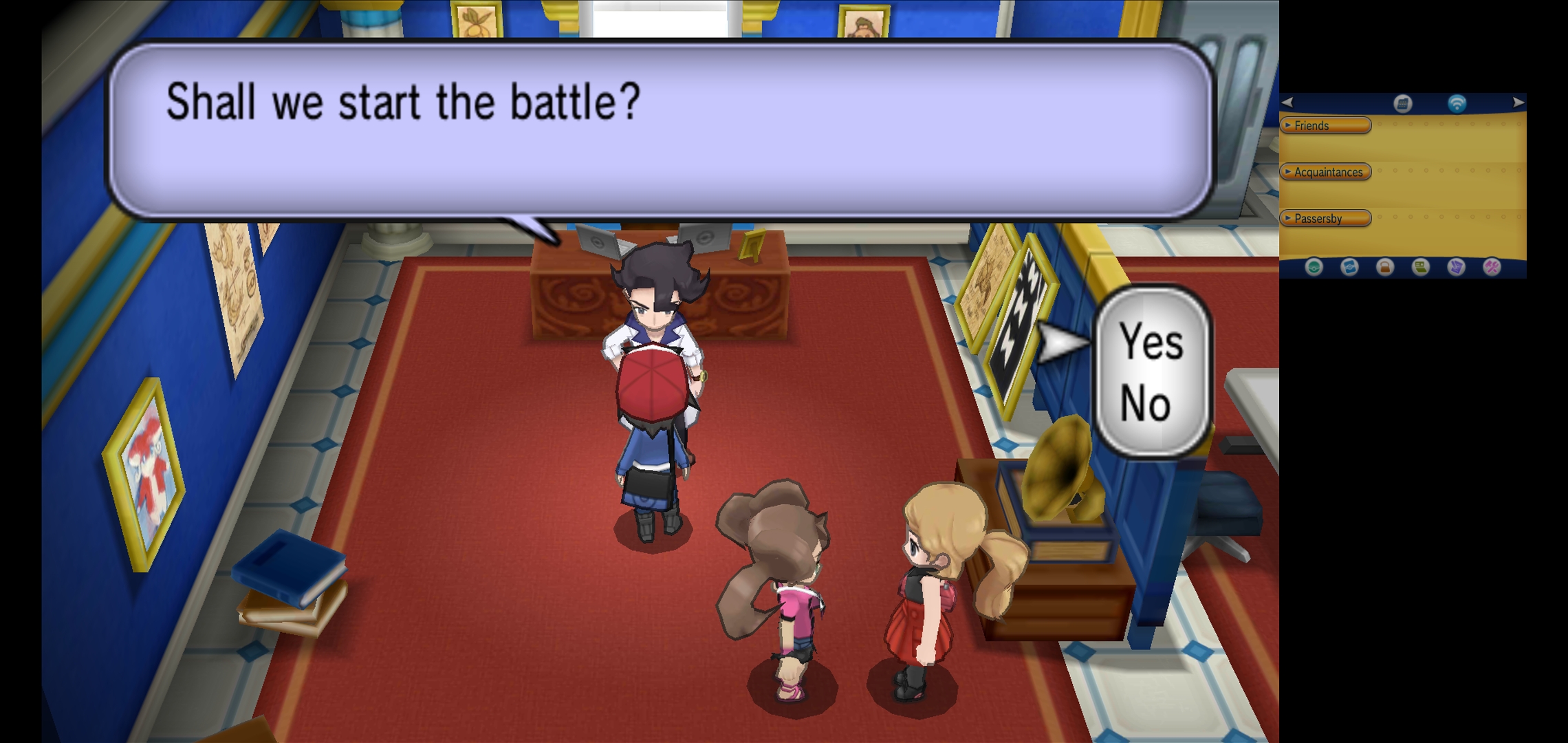Open the blue Pokédex icon

click(1349, 267)
